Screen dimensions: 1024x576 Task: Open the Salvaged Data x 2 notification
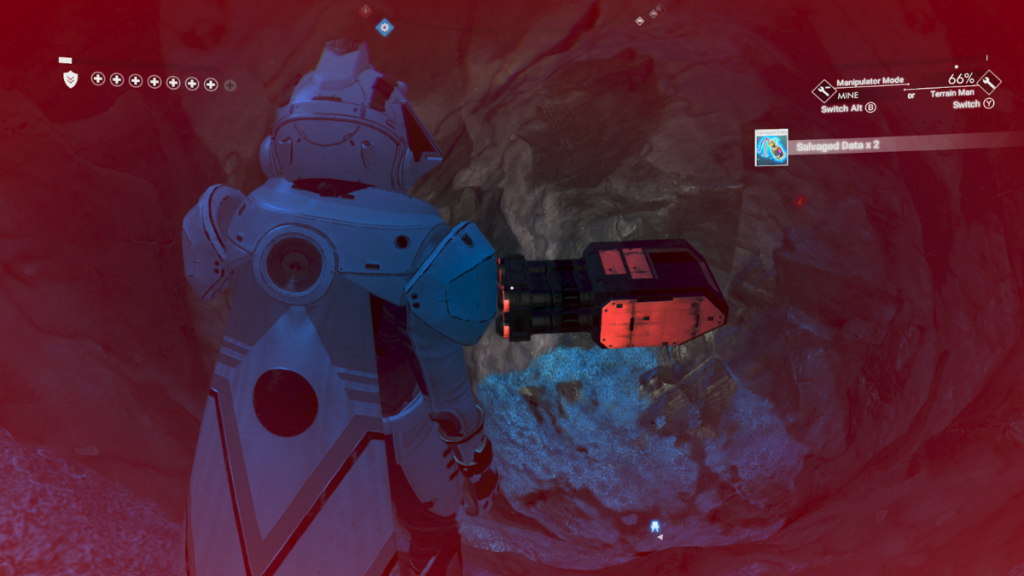(x=839, y=147)
